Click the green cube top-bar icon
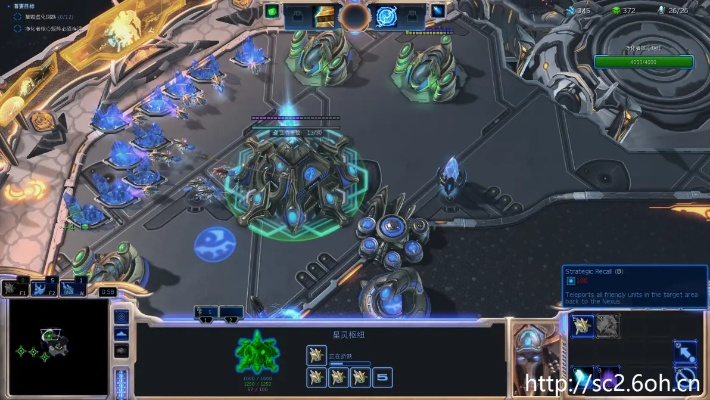 272,13
